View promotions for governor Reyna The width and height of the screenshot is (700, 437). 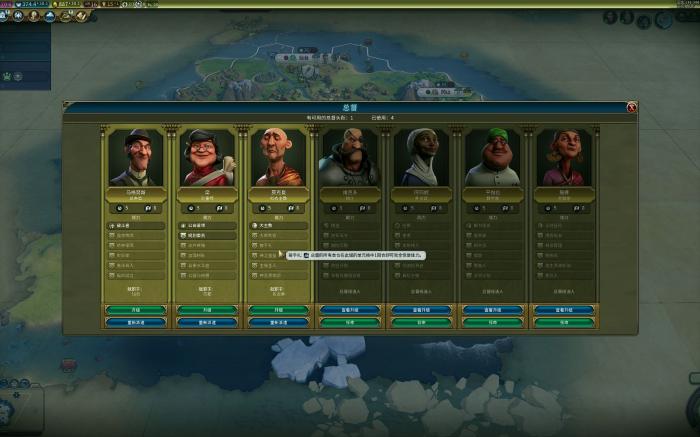tap(565, 310)
